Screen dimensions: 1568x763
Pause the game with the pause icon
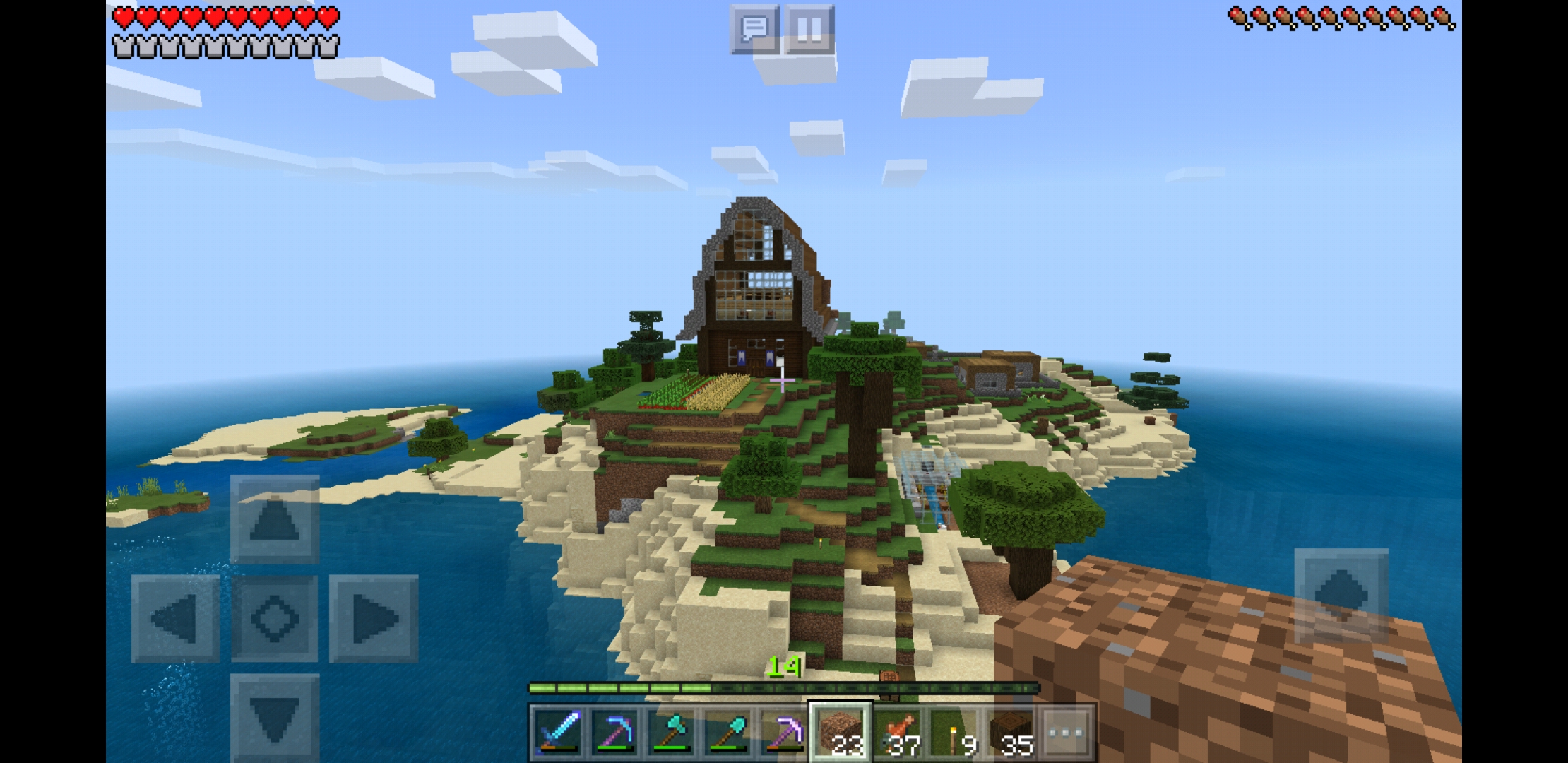pyautogui.click(x=811, y=29)
